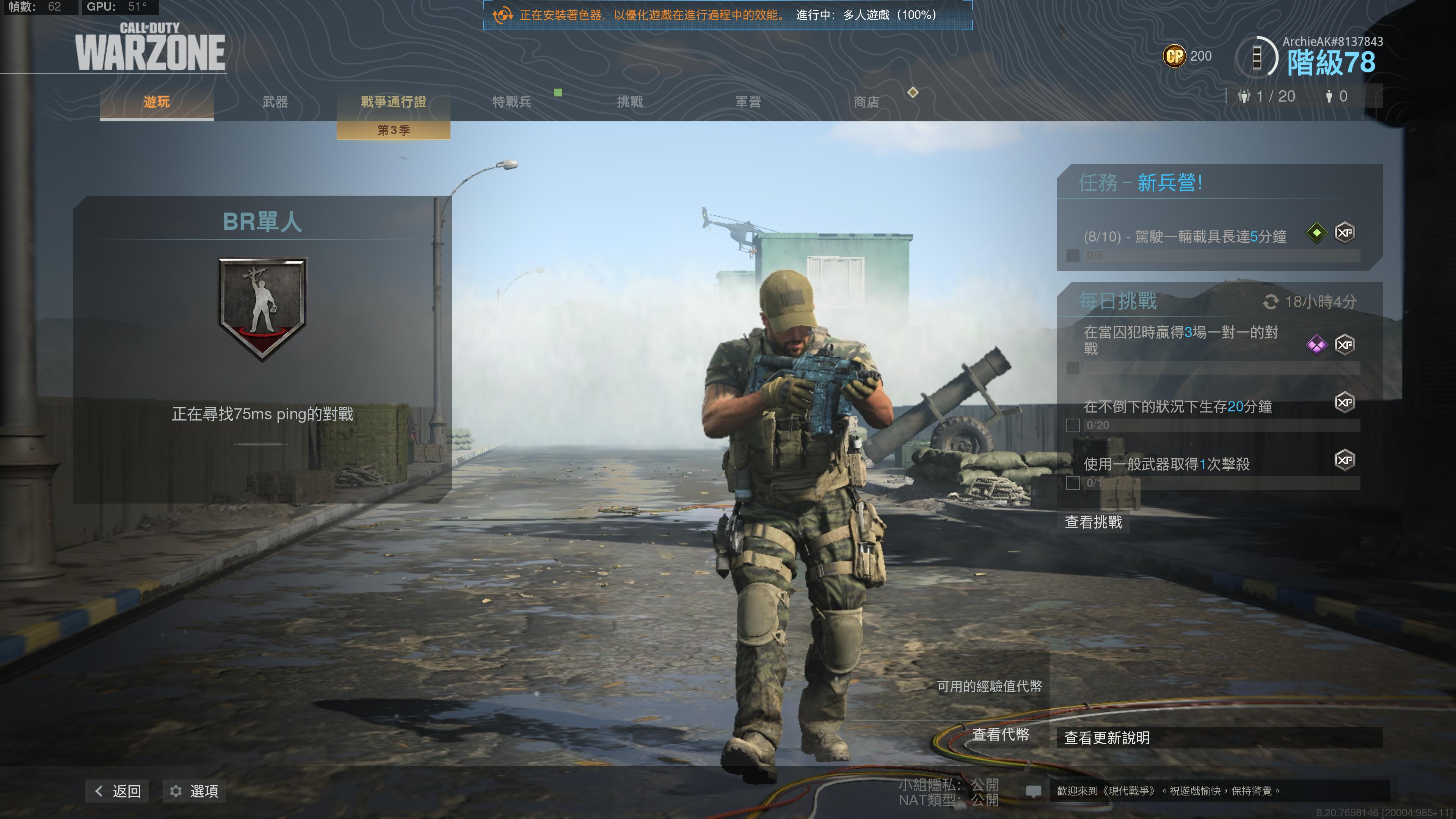The height and width of the screenshot is (819, 1456).
Task: Click the CP 200 currency icon
Action: [1174, 56]
